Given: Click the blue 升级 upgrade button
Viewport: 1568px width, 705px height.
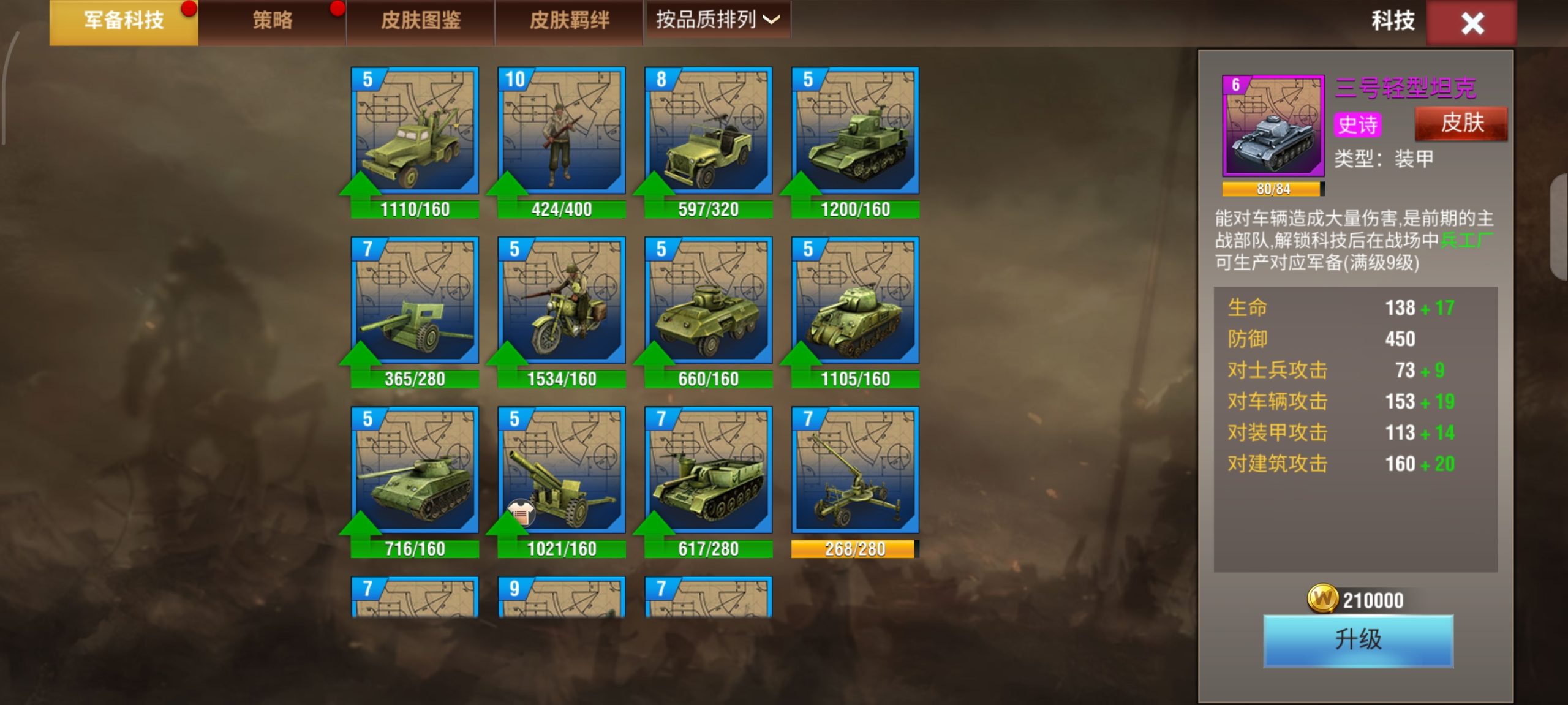Looking at the screenshot, I should pos(1358,640).
